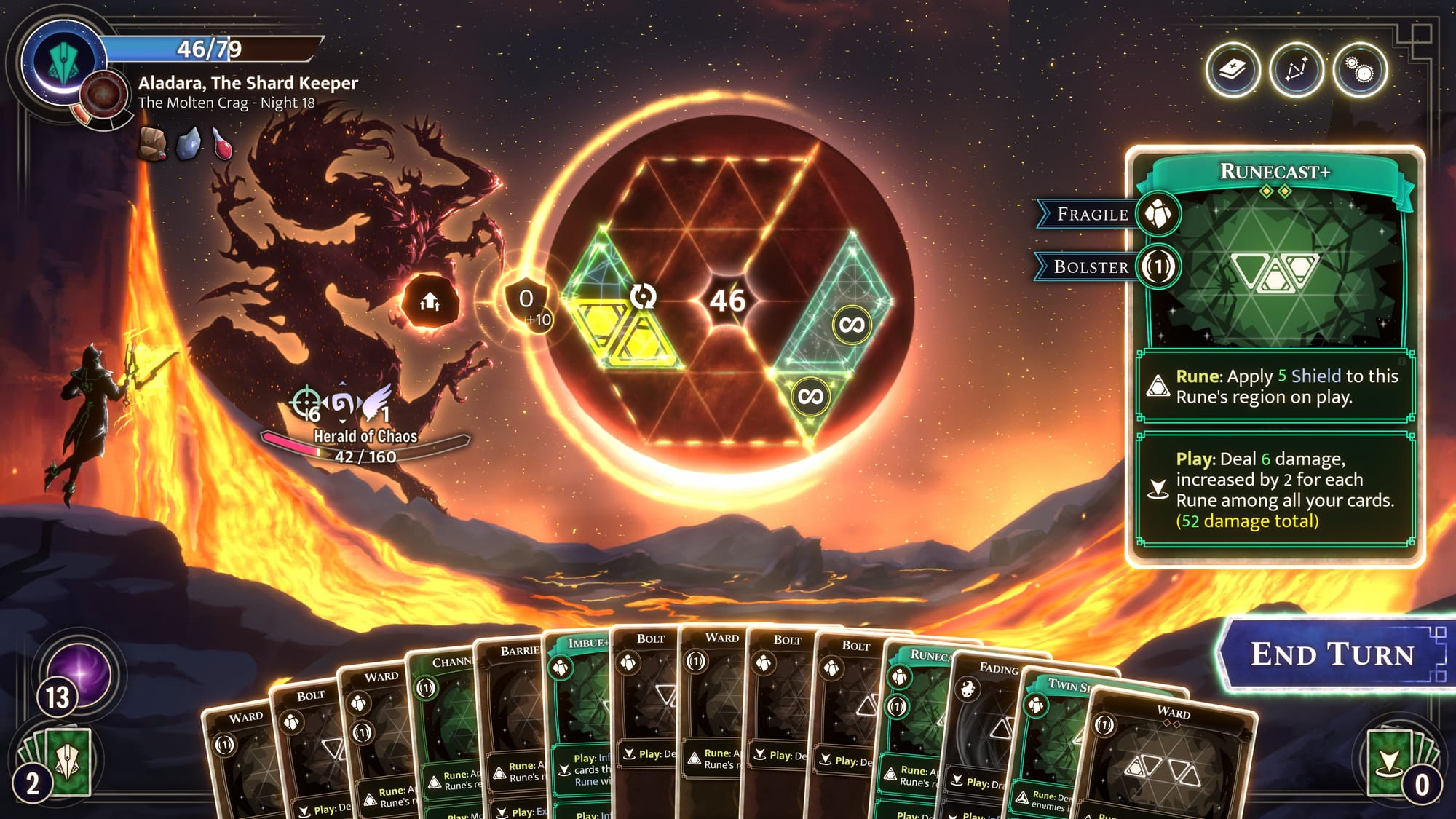Open the card book icon
The width and height of the screenshot is (1456, 819).
[x=1233, y=71]
